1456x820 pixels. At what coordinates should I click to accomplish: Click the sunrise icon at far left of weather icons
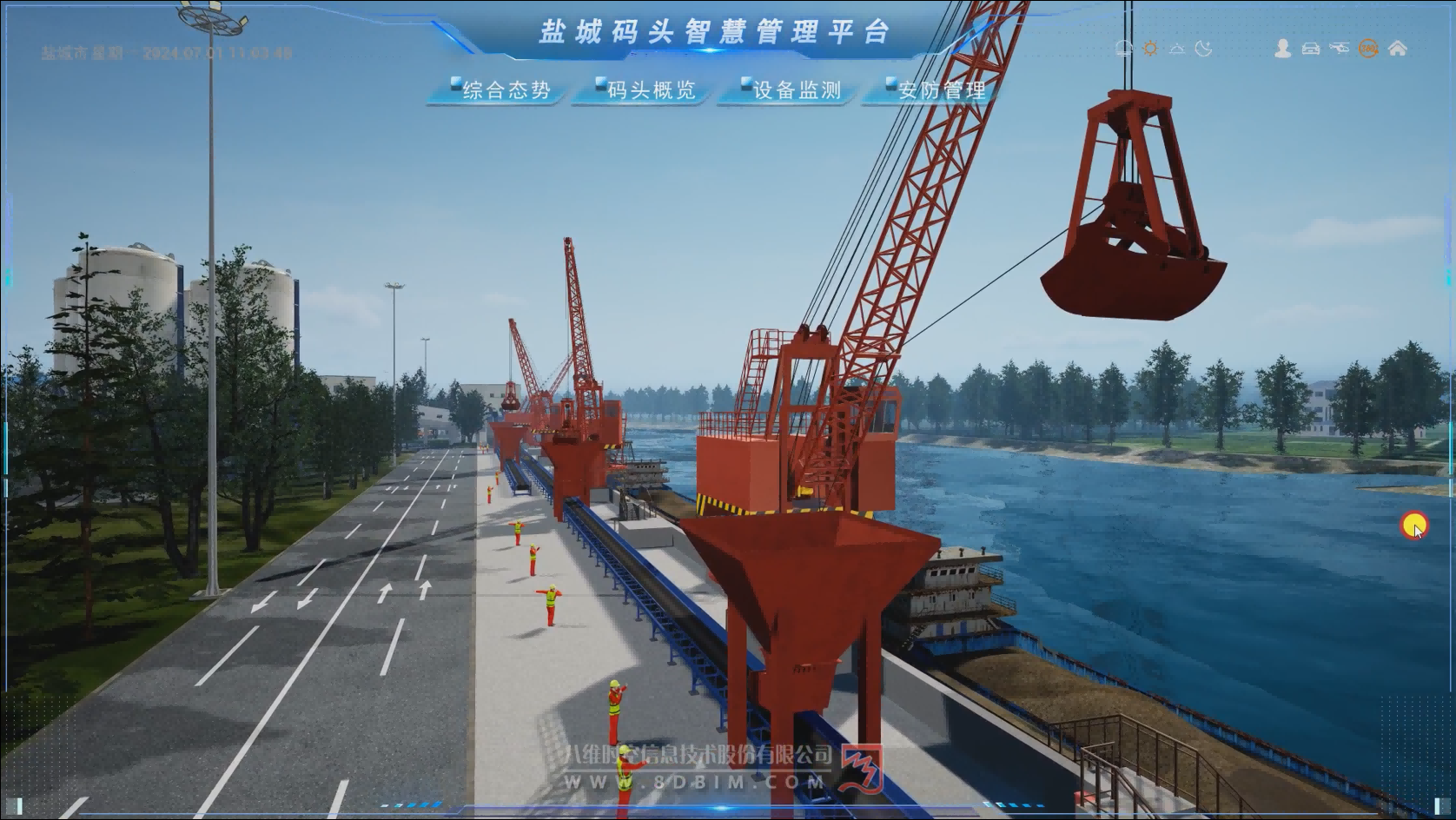click(x=1124, y=49)
